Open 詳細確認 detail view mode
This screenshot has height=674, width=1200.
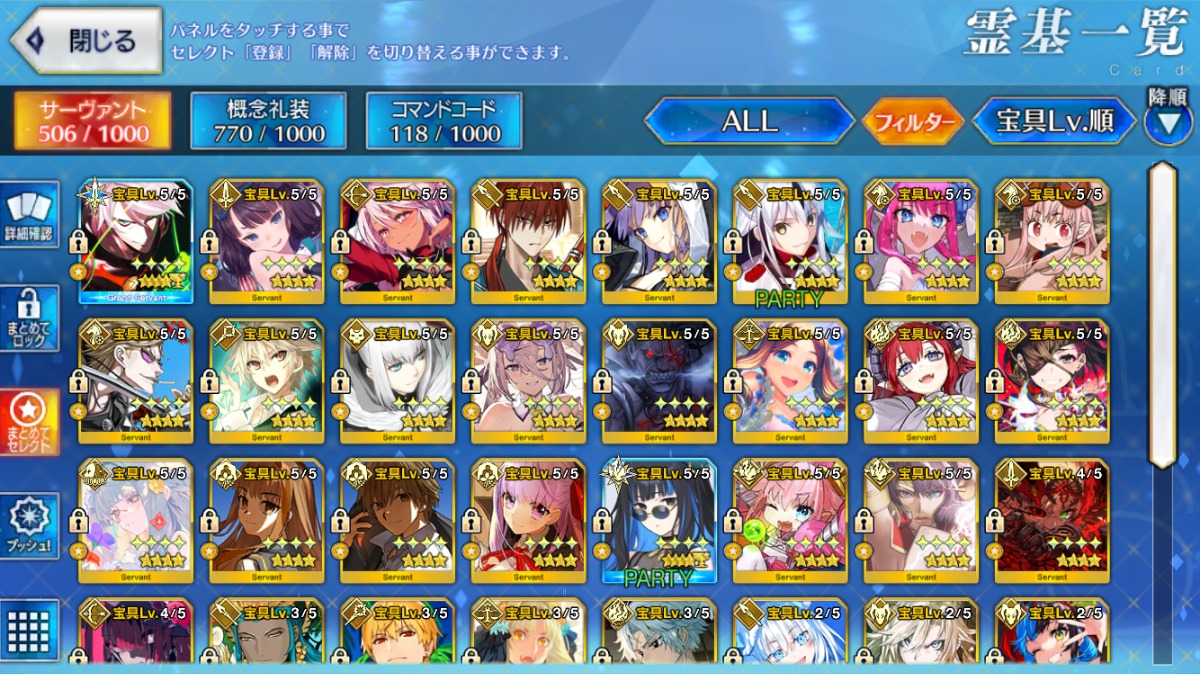(28, 215)
